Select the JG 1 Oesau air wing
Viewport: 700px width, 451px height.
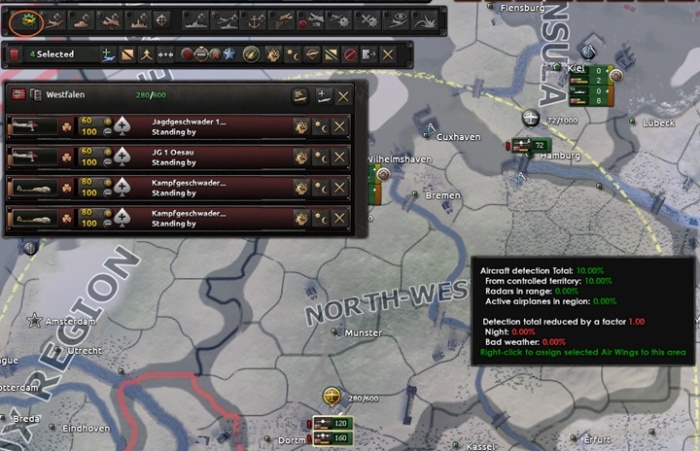[x=190, y=157]
